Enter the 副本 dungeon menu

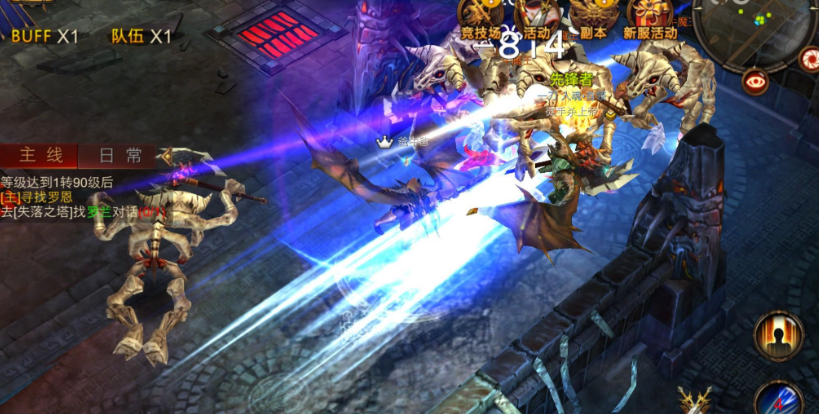coord(593,17)
